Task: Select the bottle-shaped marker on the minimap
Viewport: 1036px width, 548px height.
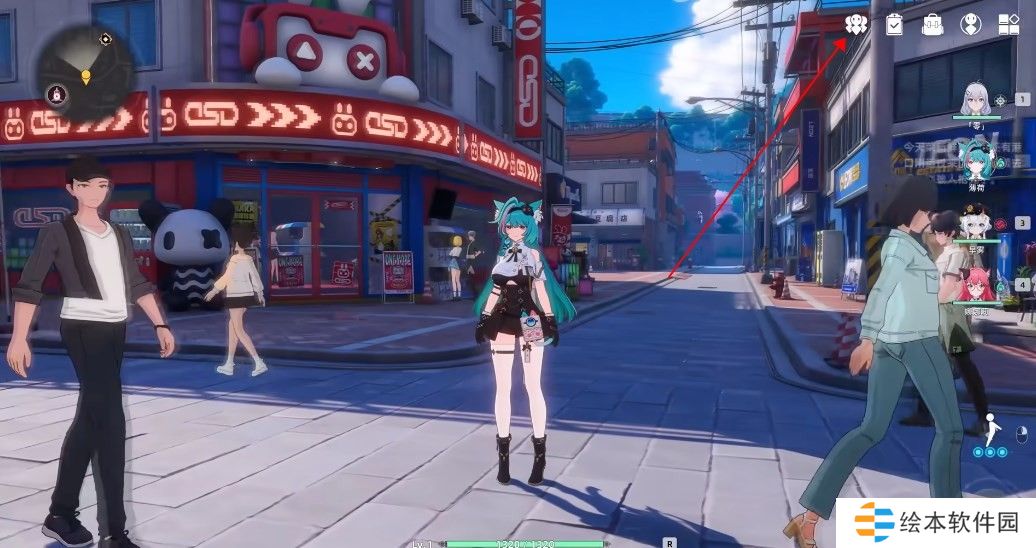Action: (58, 94)
